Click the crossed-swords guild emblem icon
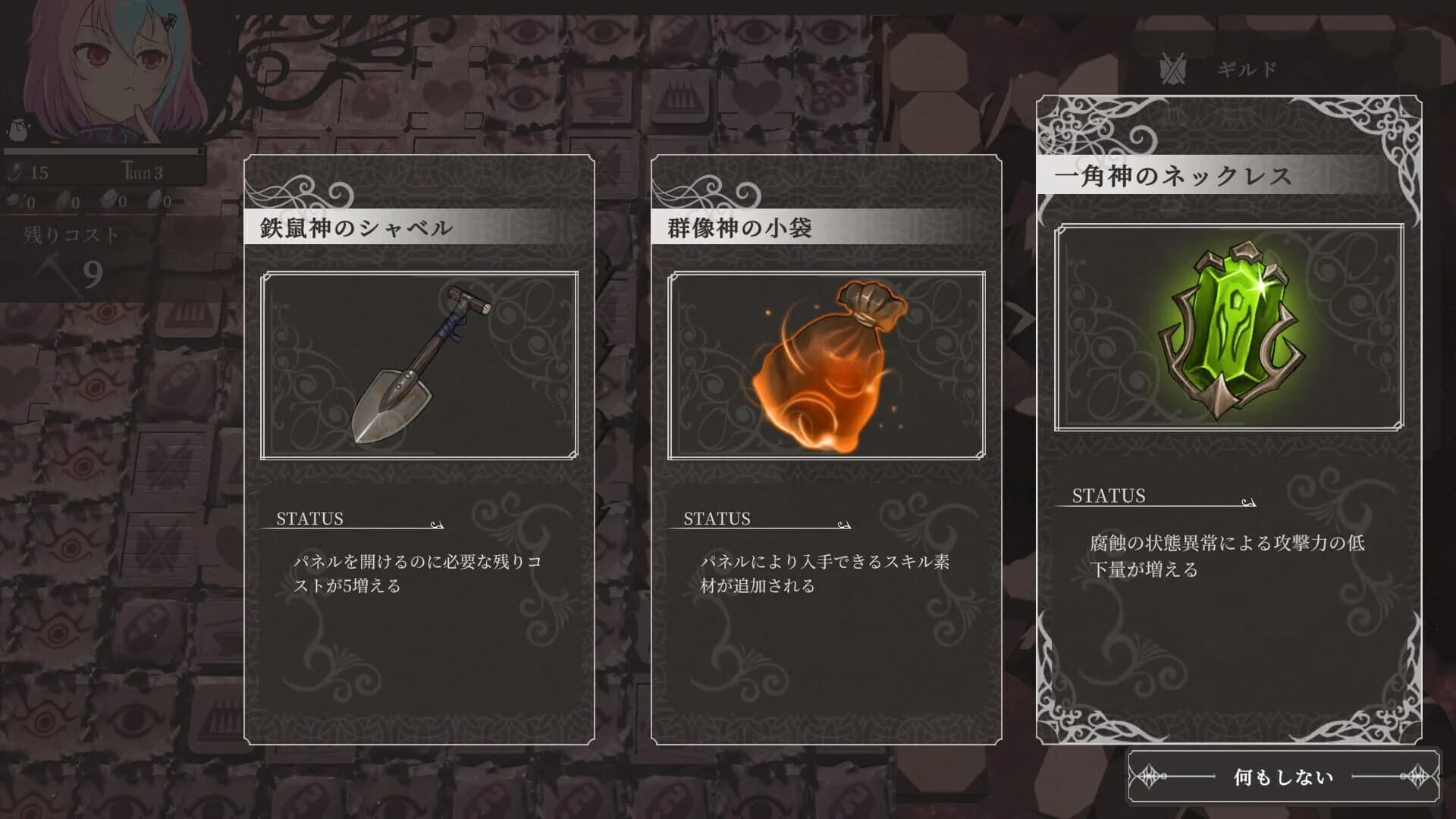Image resolution: width=1456 pixels, height=819 pixels. [x=1172, y=67]
